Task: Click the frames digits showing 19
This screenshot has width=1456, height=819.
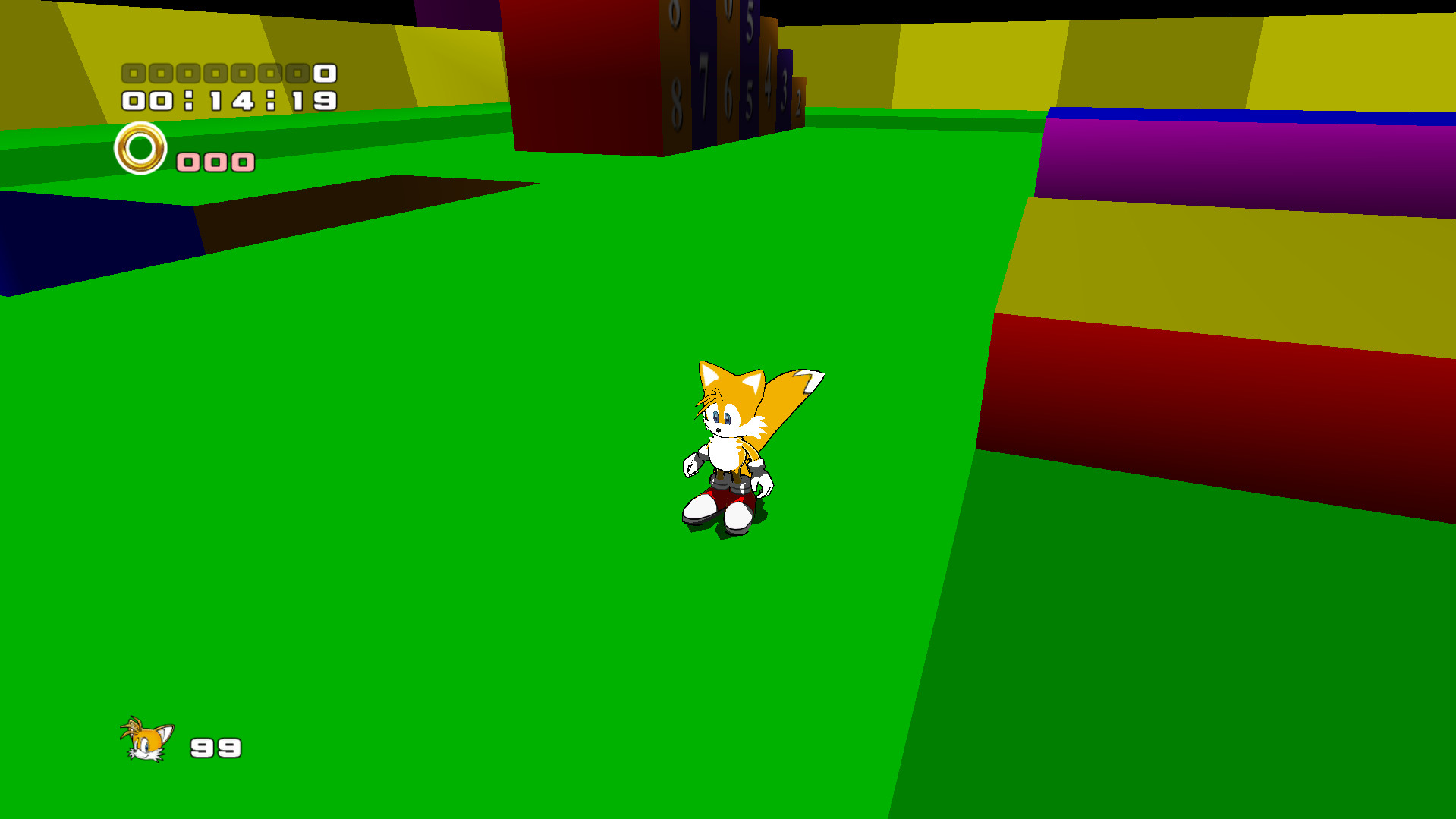Action: pyautogui.click(x=312, y=99)
